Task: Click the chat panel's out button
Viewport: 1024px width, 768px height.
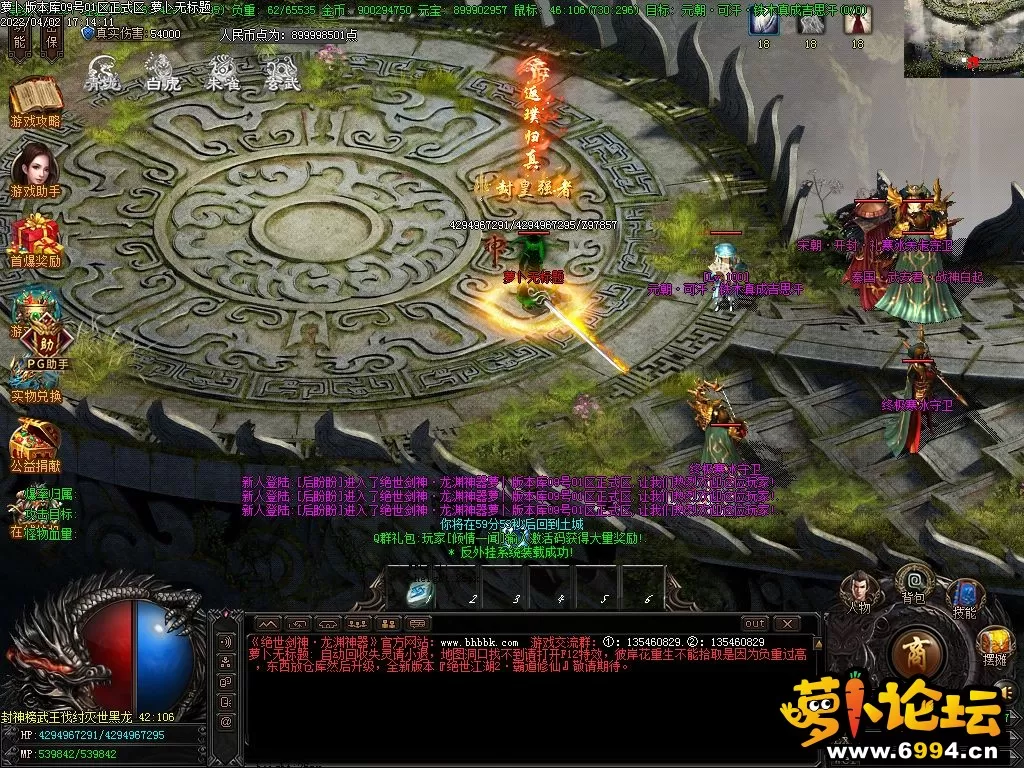Action: pos(754,623)
